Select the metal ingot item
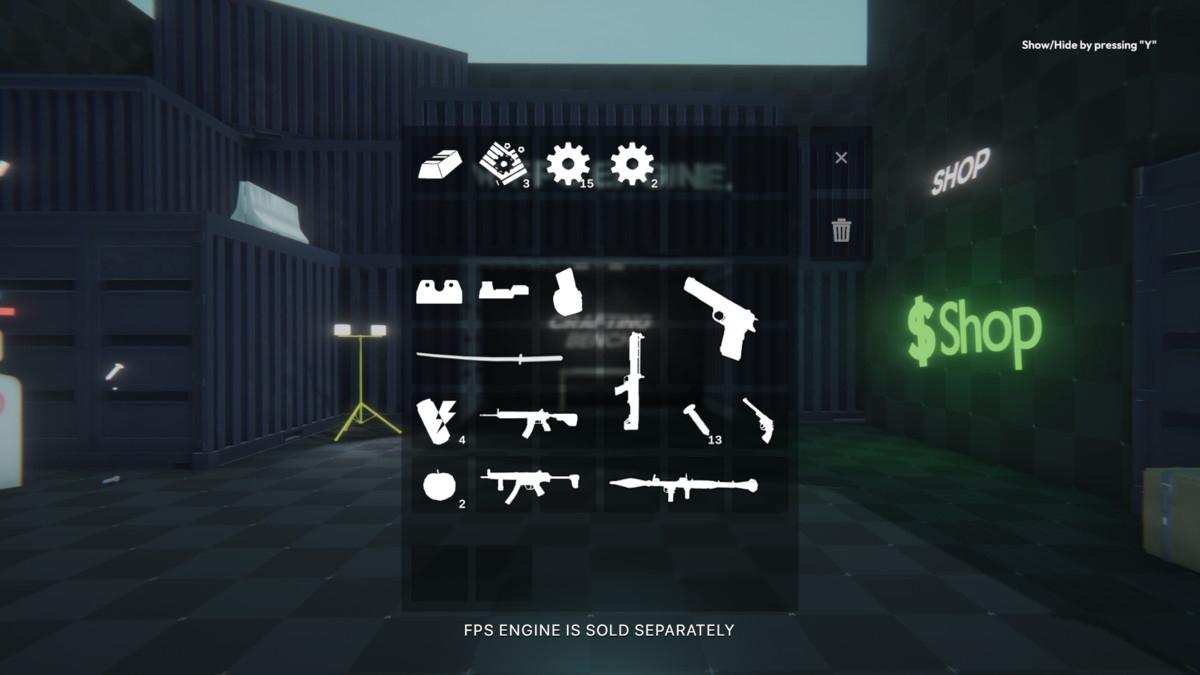1200x675 pixels. tap(440, 165)
